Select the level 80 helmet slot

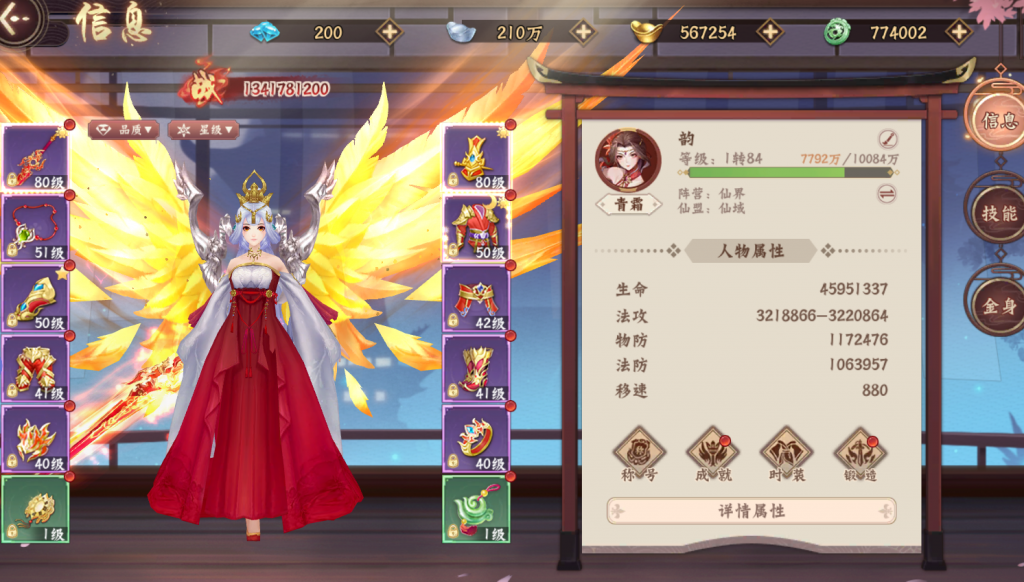point(476,157)
